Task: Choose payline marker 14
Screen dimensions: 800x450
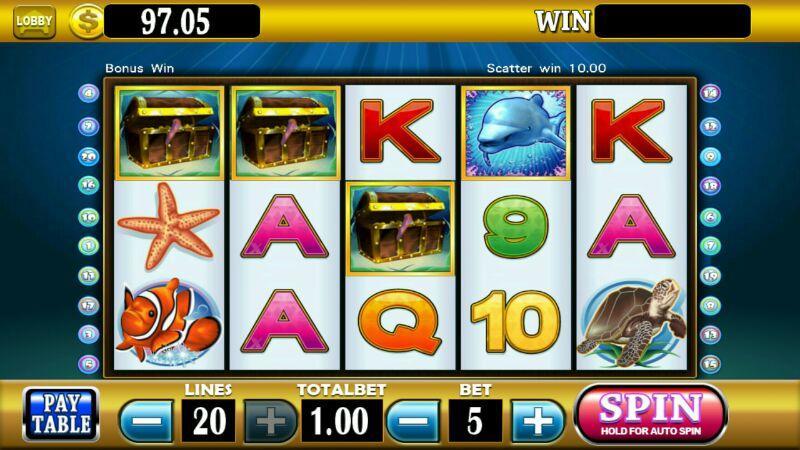Action: 711,94
